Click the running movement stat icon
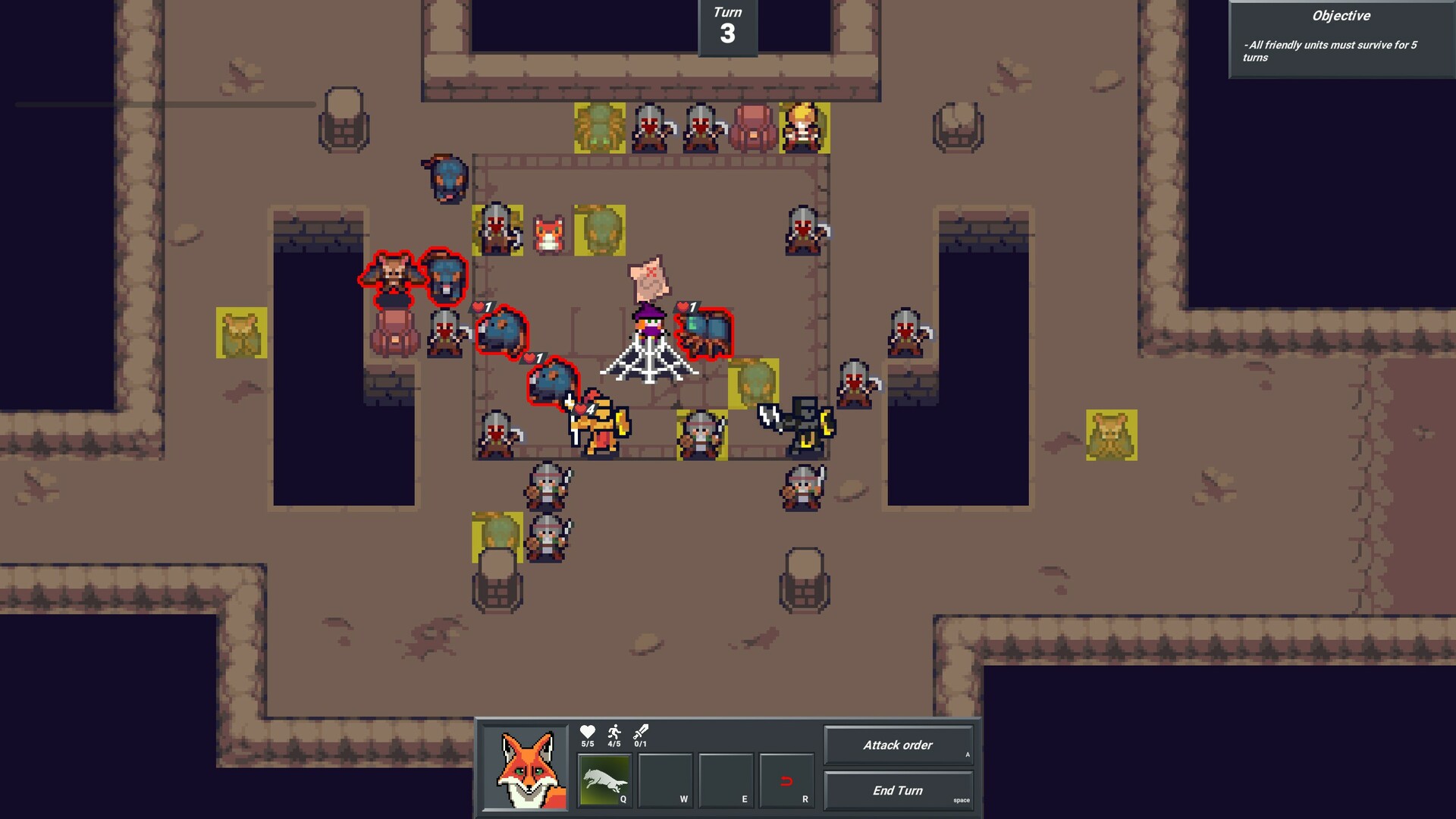The height and width of the screenshot is (819, 1456). click(613, 732)
